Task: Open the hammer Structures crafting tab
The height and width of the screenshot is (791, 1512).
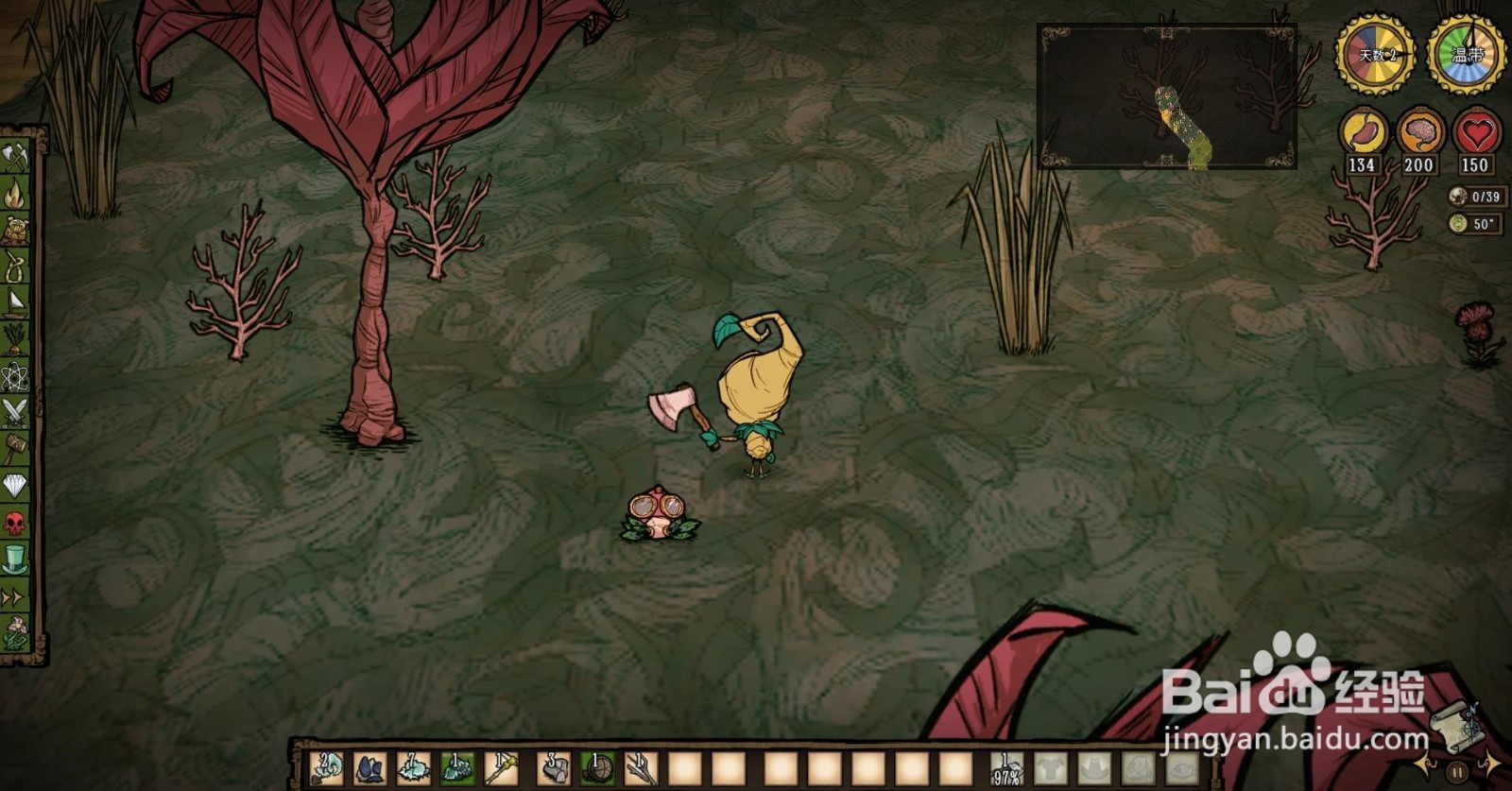Action: point(15,448)
